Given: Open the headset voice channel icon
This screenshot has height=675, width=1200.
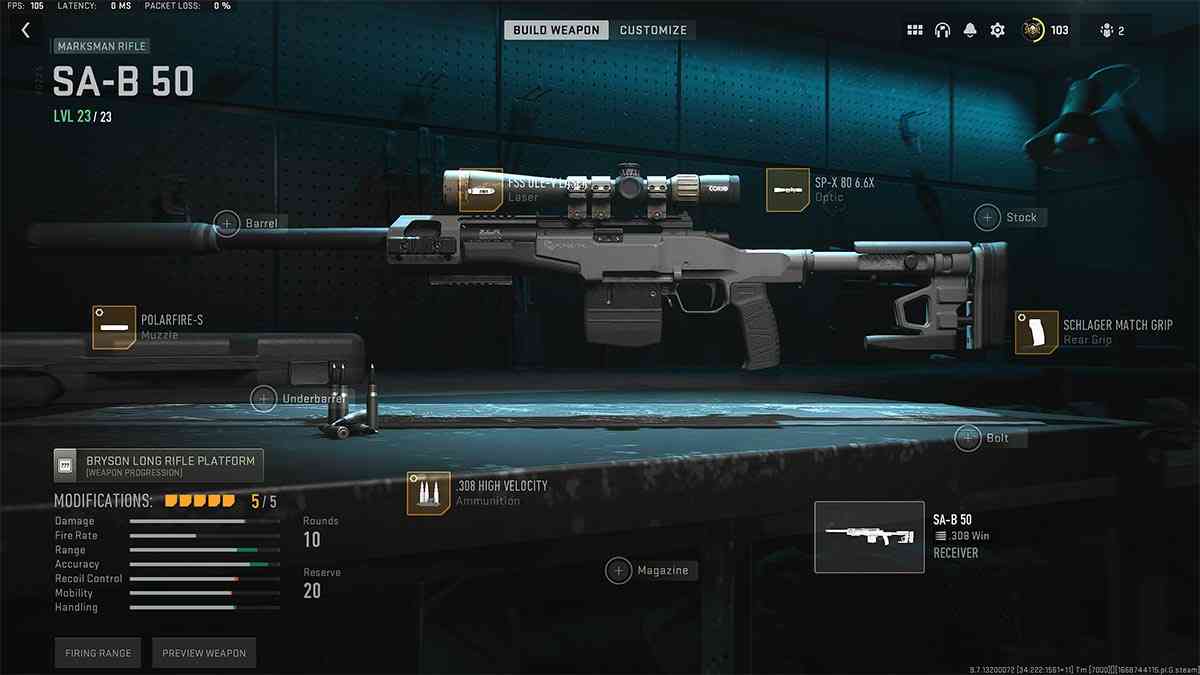Looking at the screenshot, I should pyautogui.click(x=942, y=30).
